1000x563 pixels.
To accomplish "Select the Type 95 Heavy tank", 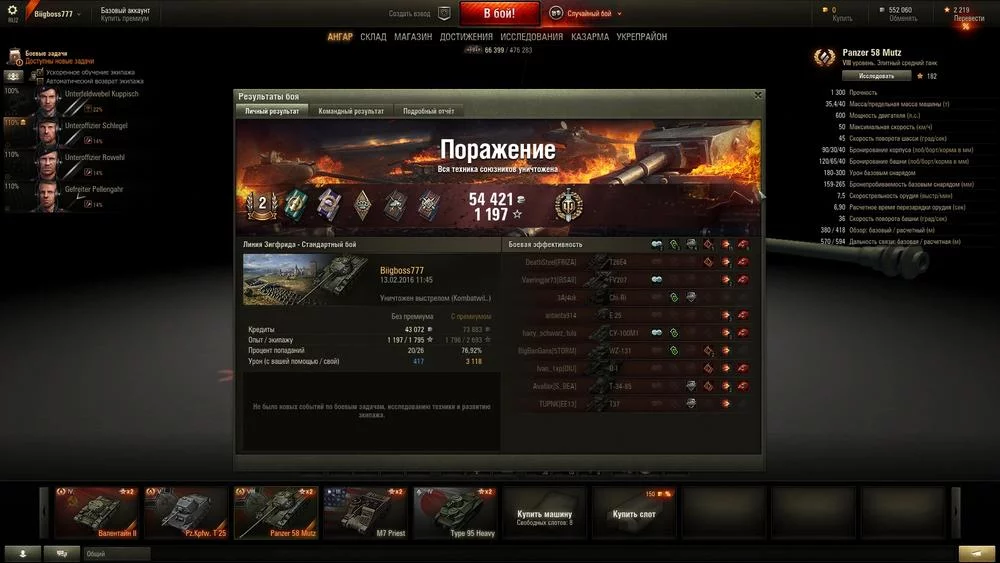I will (455, 512).
